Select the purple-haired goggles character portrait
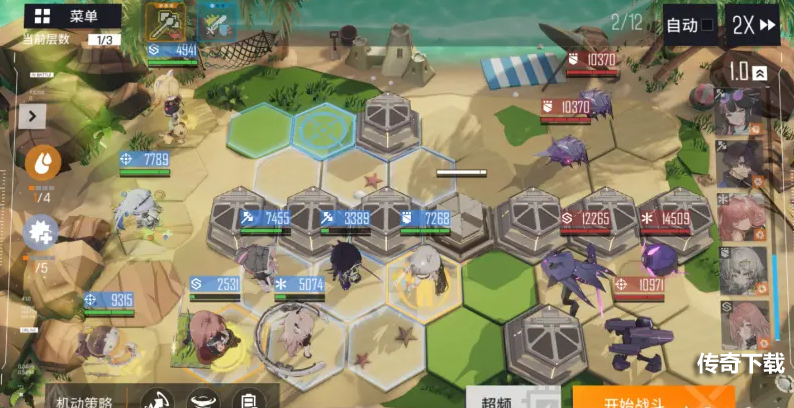The height and width of the screenshot is (408, 794). [739, 110]
